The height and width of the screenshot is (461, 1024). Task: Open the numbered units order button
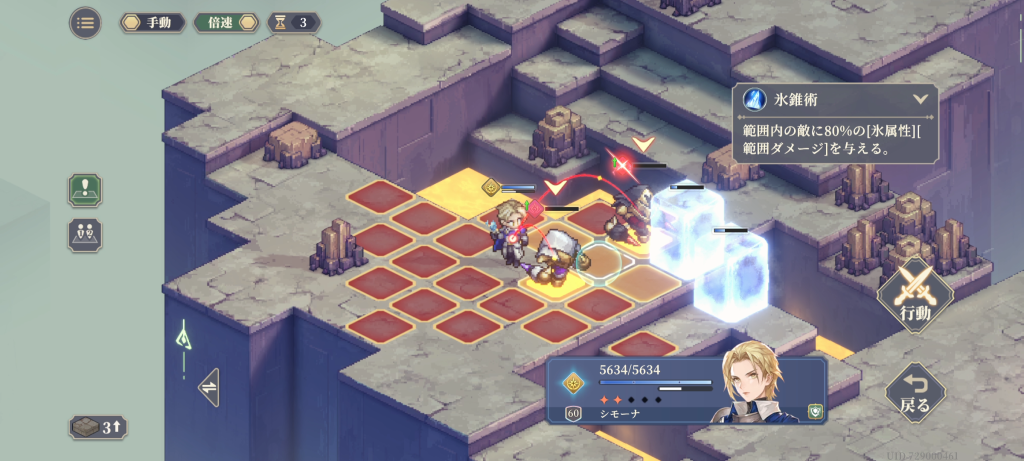pyautogui.click(x=85, y=234)
